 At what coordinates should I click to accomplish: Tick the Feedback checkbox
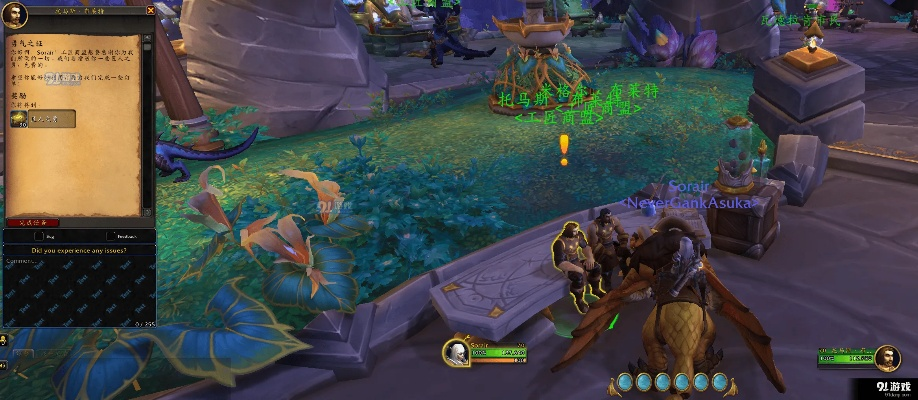click(x=109, y=238)
